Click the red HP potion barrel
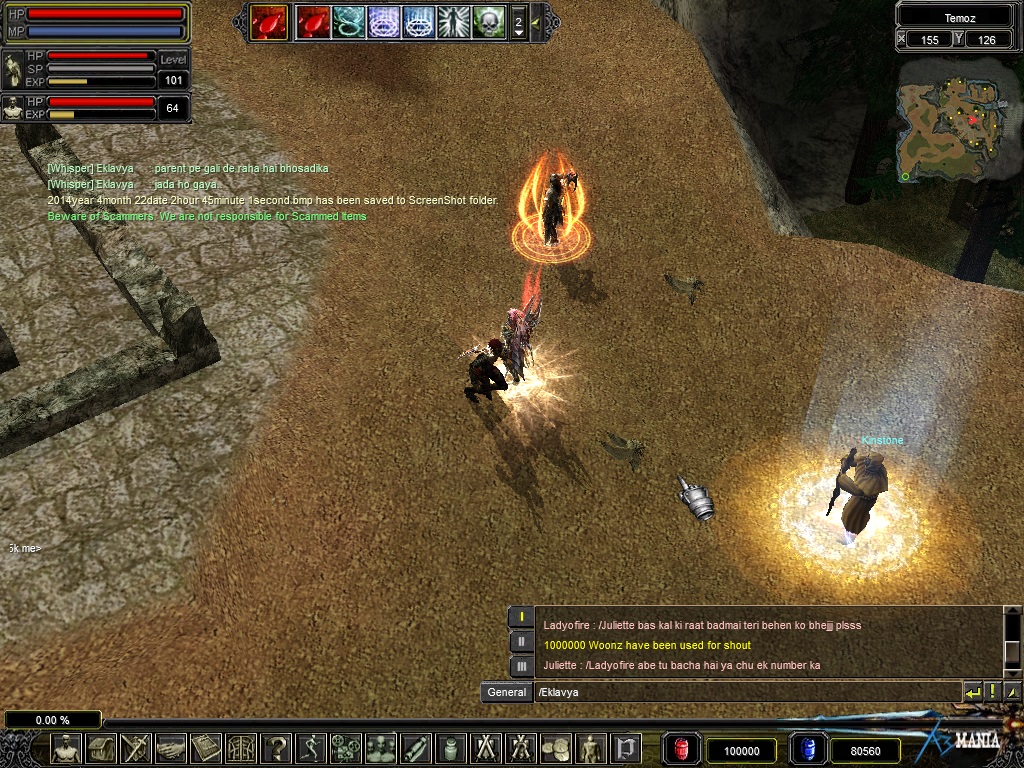1024x768 pixels. click(x=682, y=749)
